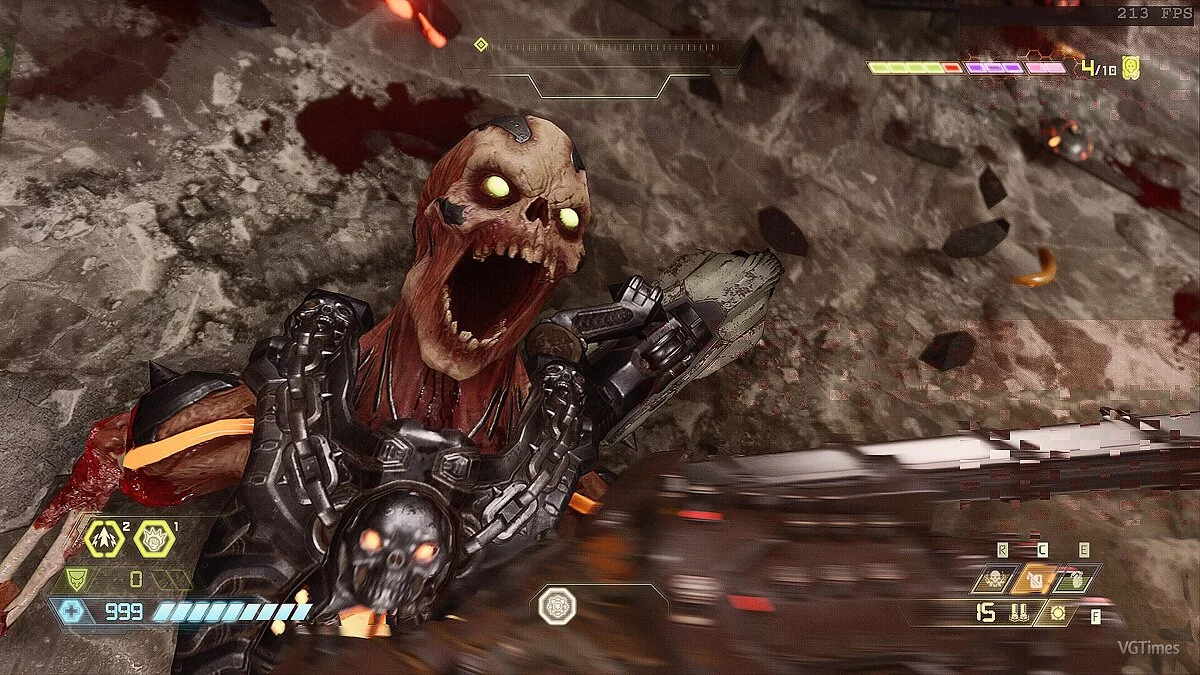
Task: Click the shotgun shells ammo icon
Action: 1020,612
